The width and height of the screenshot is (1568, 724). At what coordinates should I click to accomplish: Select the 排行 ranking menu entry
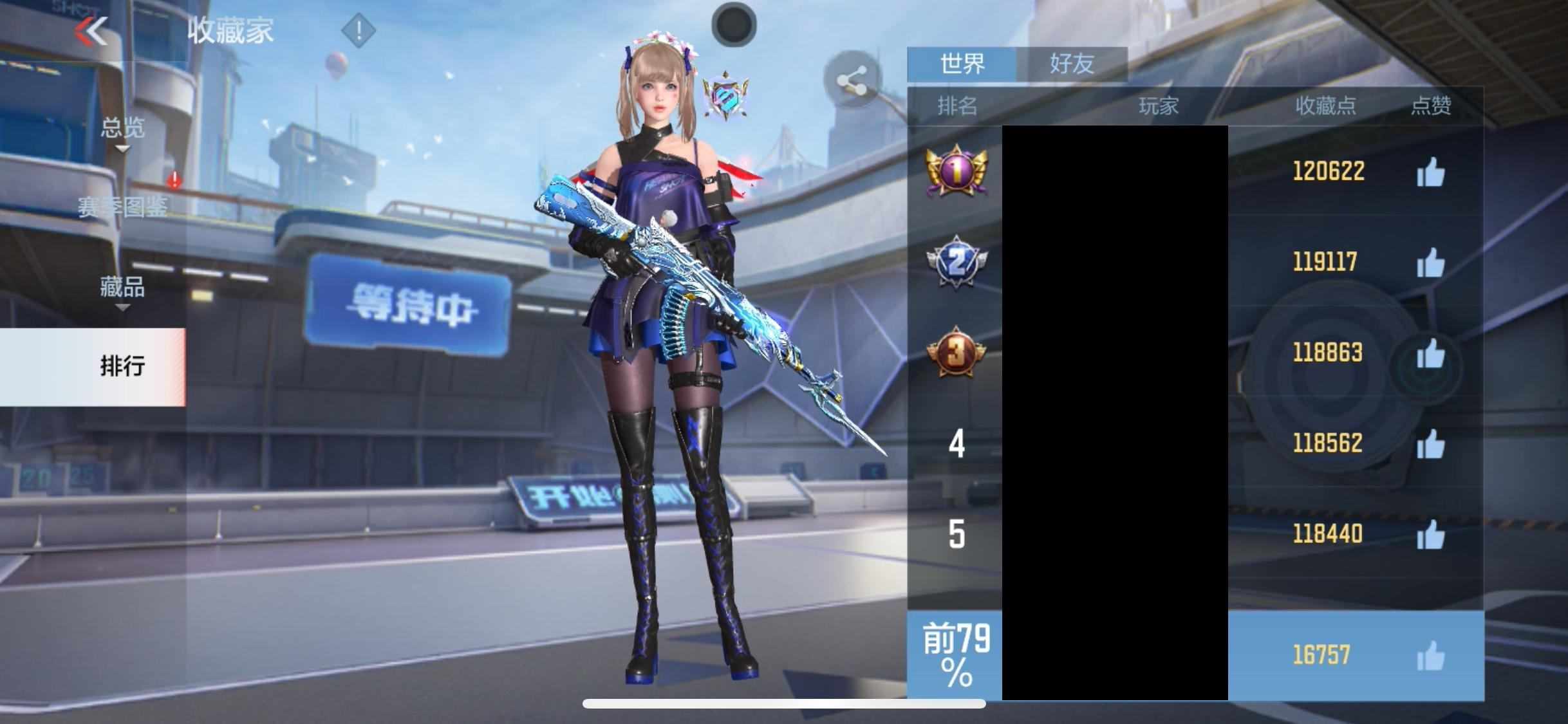(x=122, y=366)
